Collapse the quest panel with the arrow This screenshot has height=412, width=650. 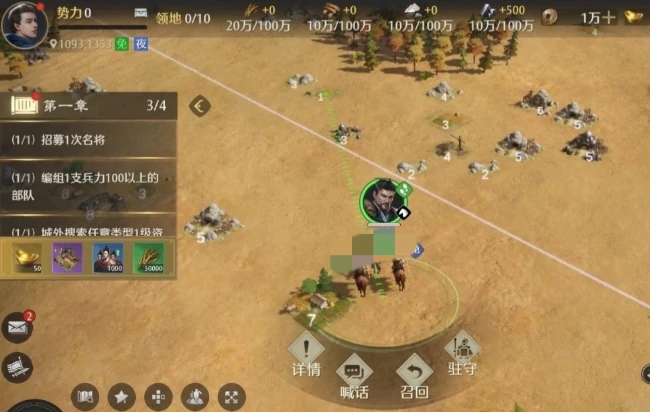(200, 105)
